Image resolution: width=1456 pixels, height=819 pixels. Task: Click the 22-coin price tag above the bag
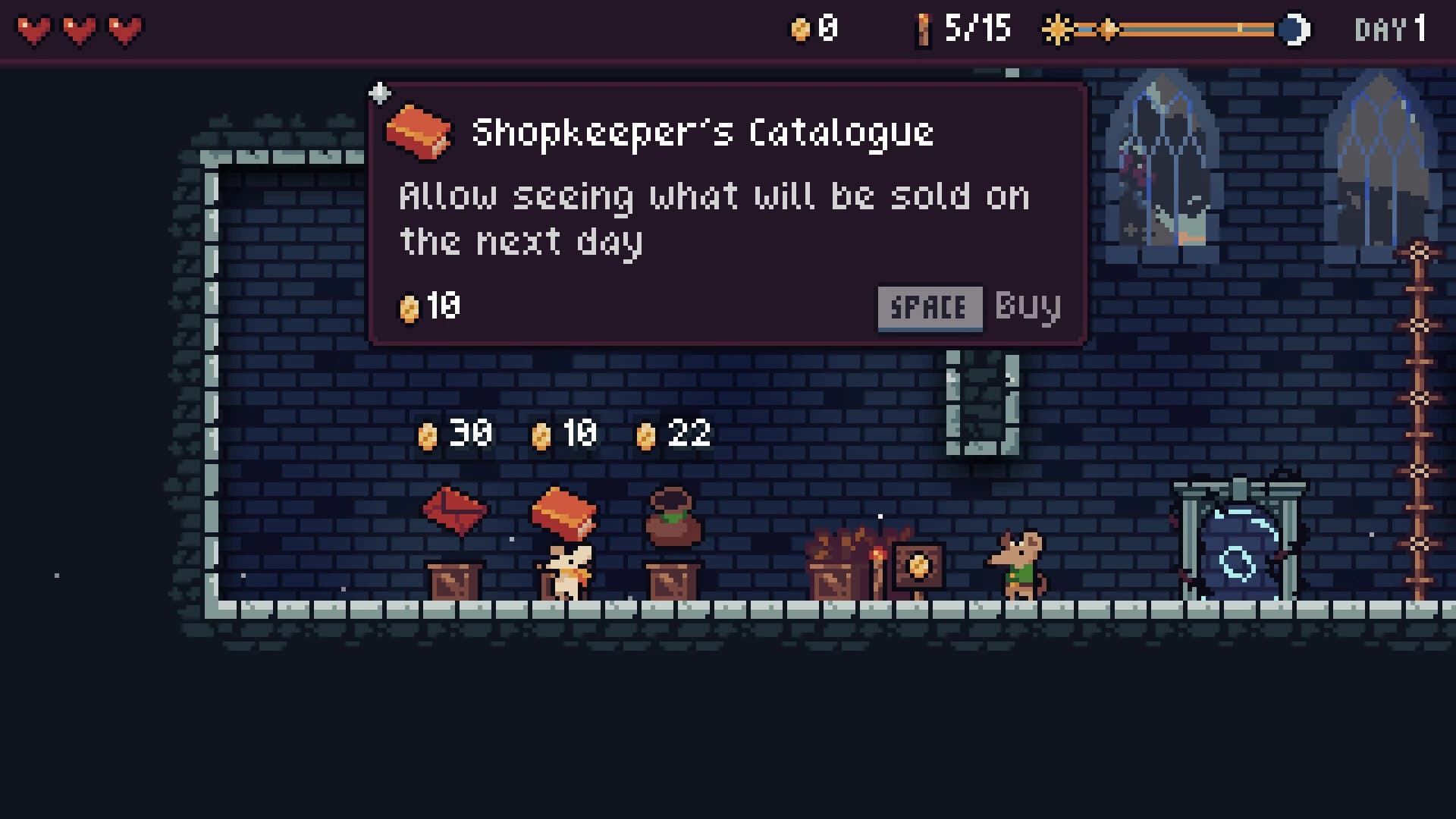(675, 434)
